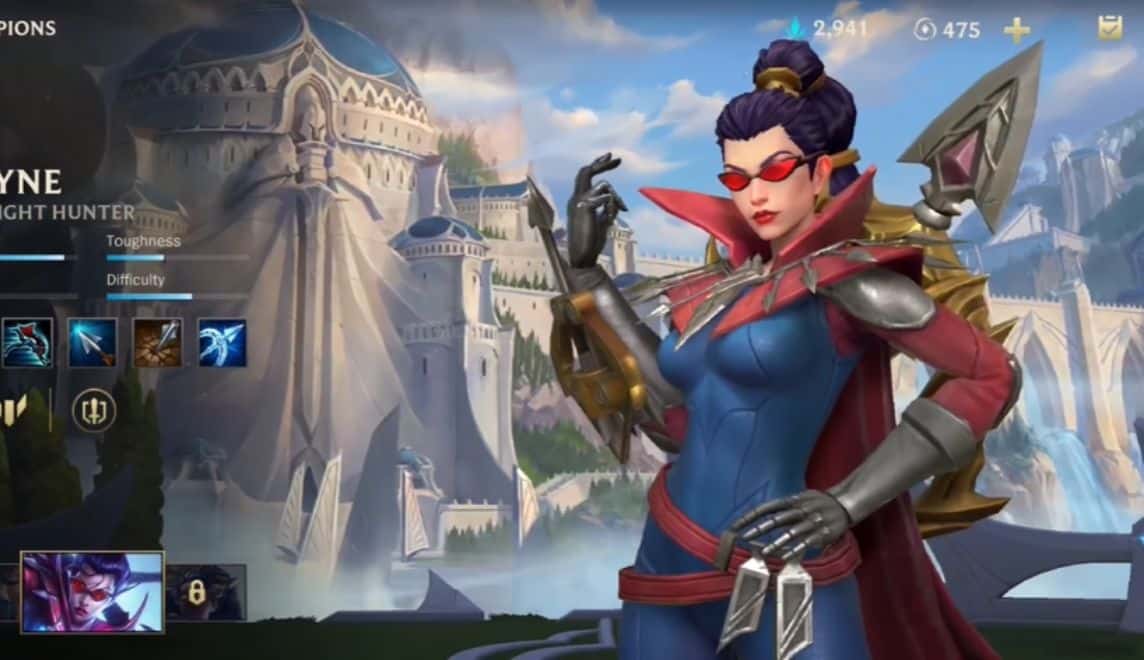The height and width of the screenshot is (660, 1144).
Task: Open the circular sword-and-shield icon
Action: [94, 410]
